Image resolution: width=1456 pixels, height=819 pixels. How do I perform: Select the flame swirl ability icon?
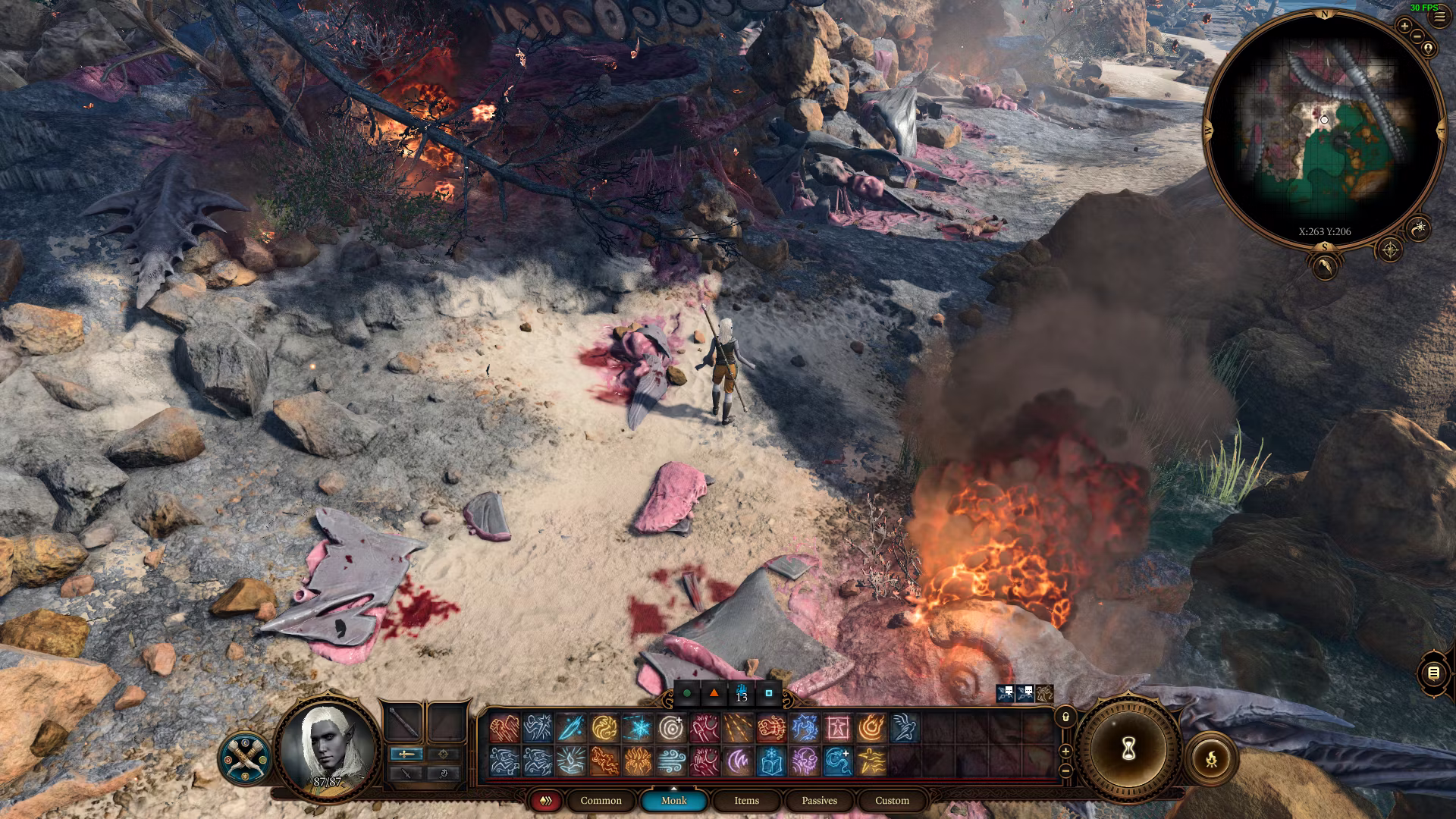(871, 729)
